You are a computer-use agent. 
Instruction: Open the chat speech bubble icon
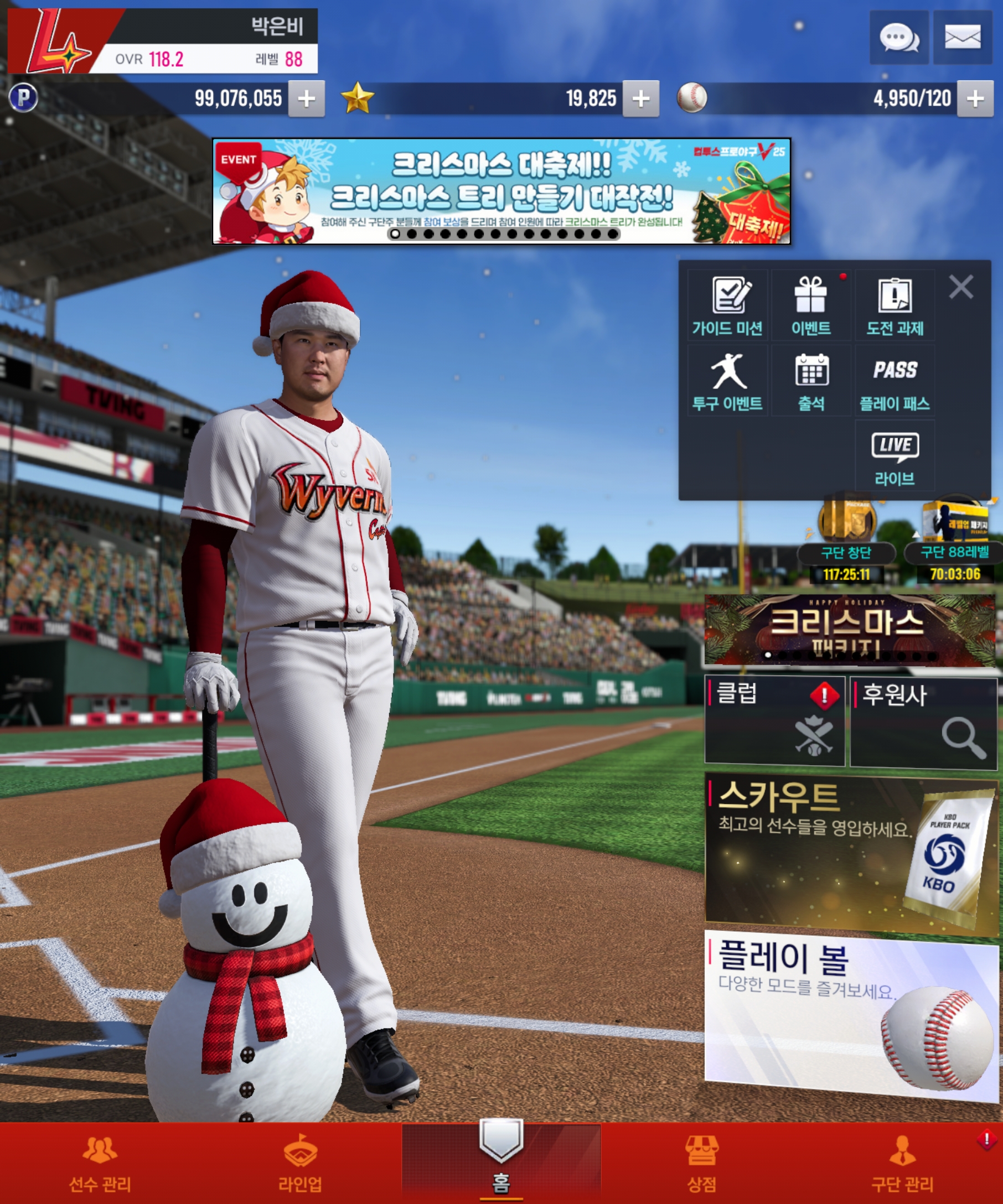tap(898, 38)
